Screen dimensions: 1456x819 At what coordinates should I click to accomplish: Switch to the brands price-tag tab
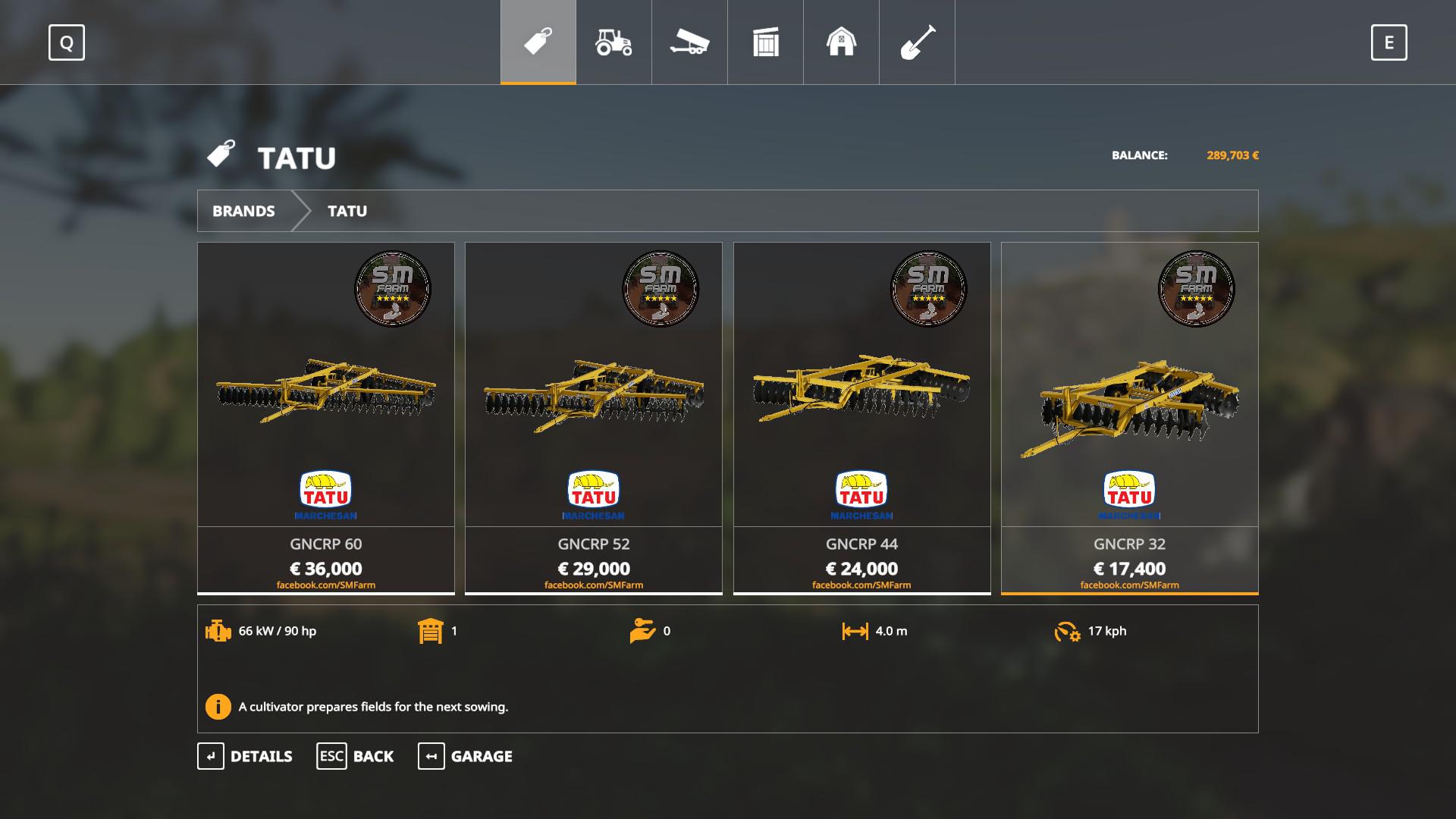[x=538, y=42]
